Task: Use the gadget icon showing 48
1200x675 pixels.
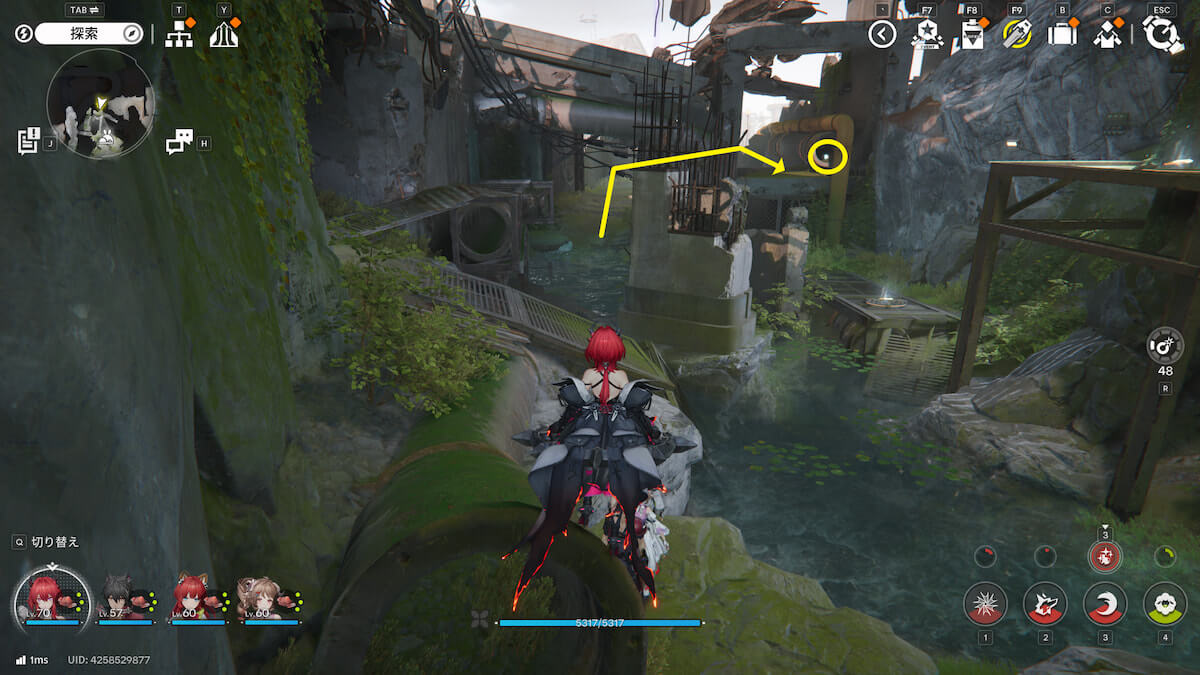Action: (x=1165, y=345)
